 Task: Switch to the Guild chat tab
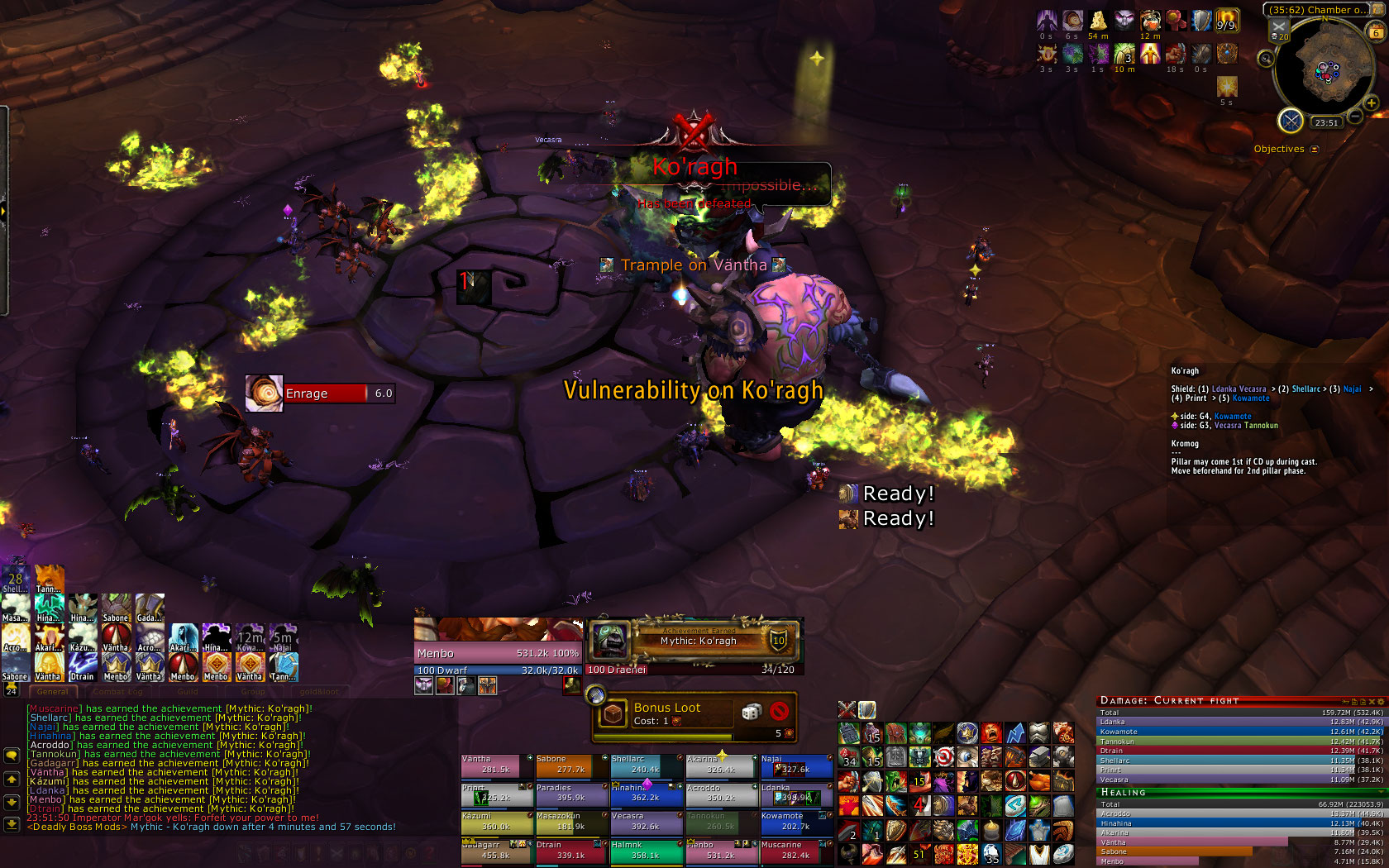(x=188, y=692)
